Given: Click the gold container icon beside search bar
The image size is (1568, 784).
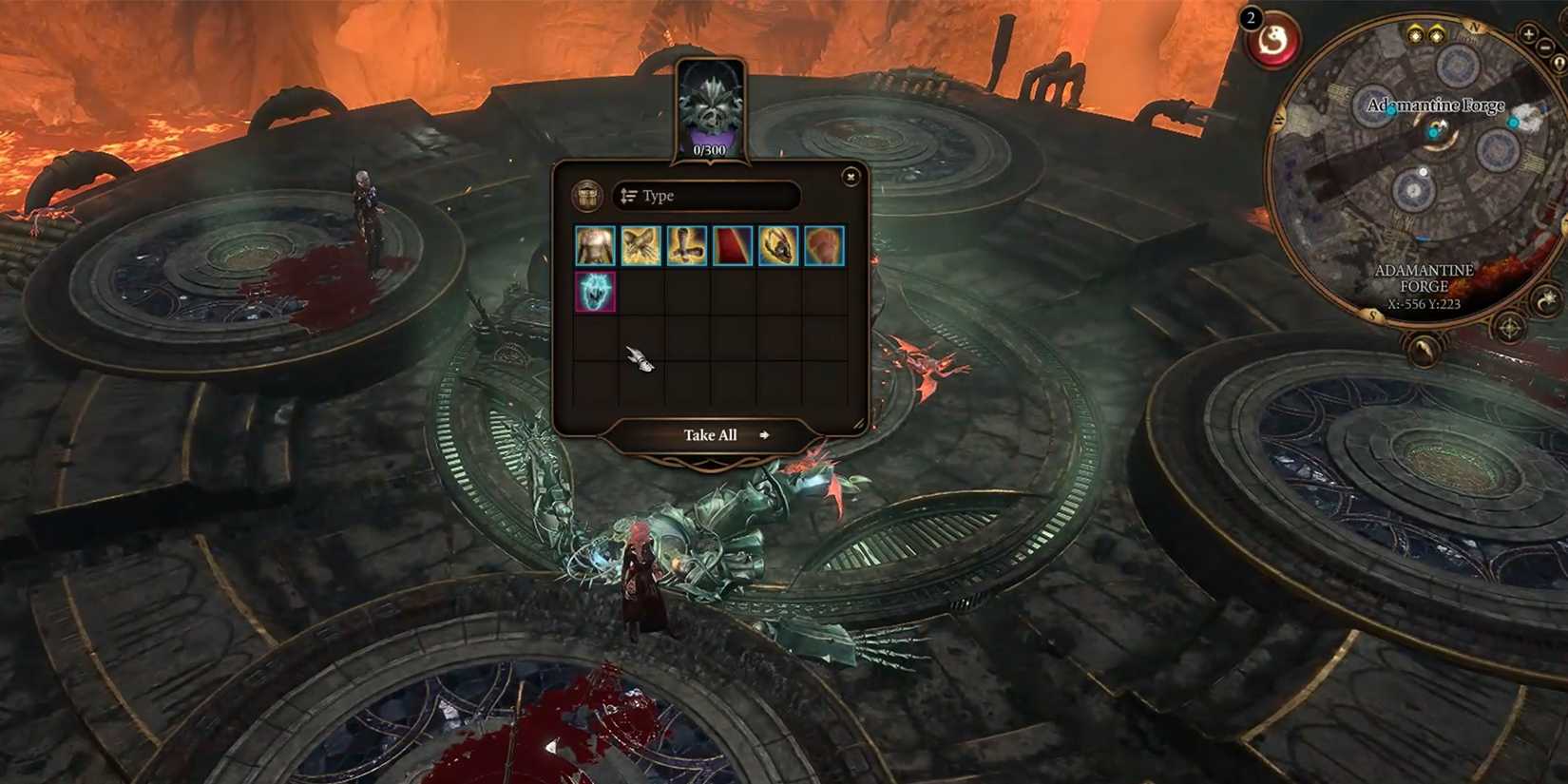Looking at the screenshot, I should coord(588,195).
